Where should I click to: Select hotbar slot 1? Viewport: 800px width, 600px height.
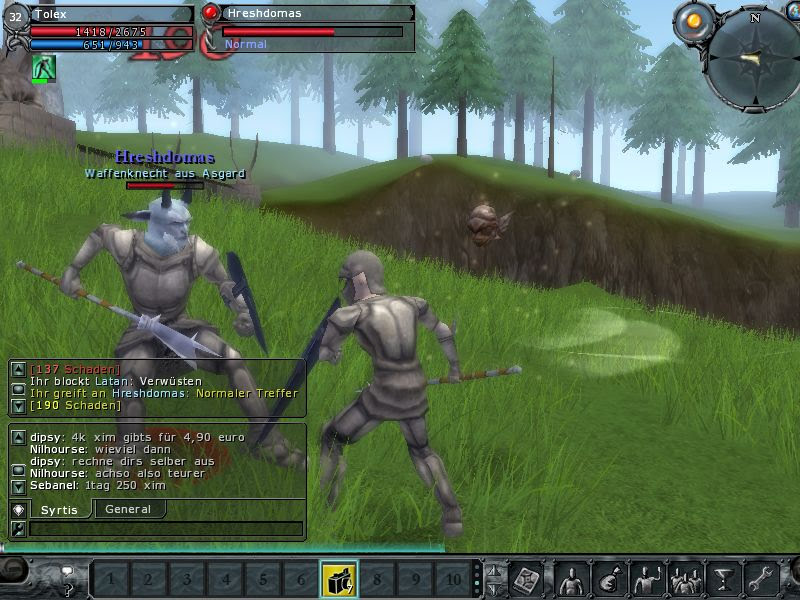point(110,579)
